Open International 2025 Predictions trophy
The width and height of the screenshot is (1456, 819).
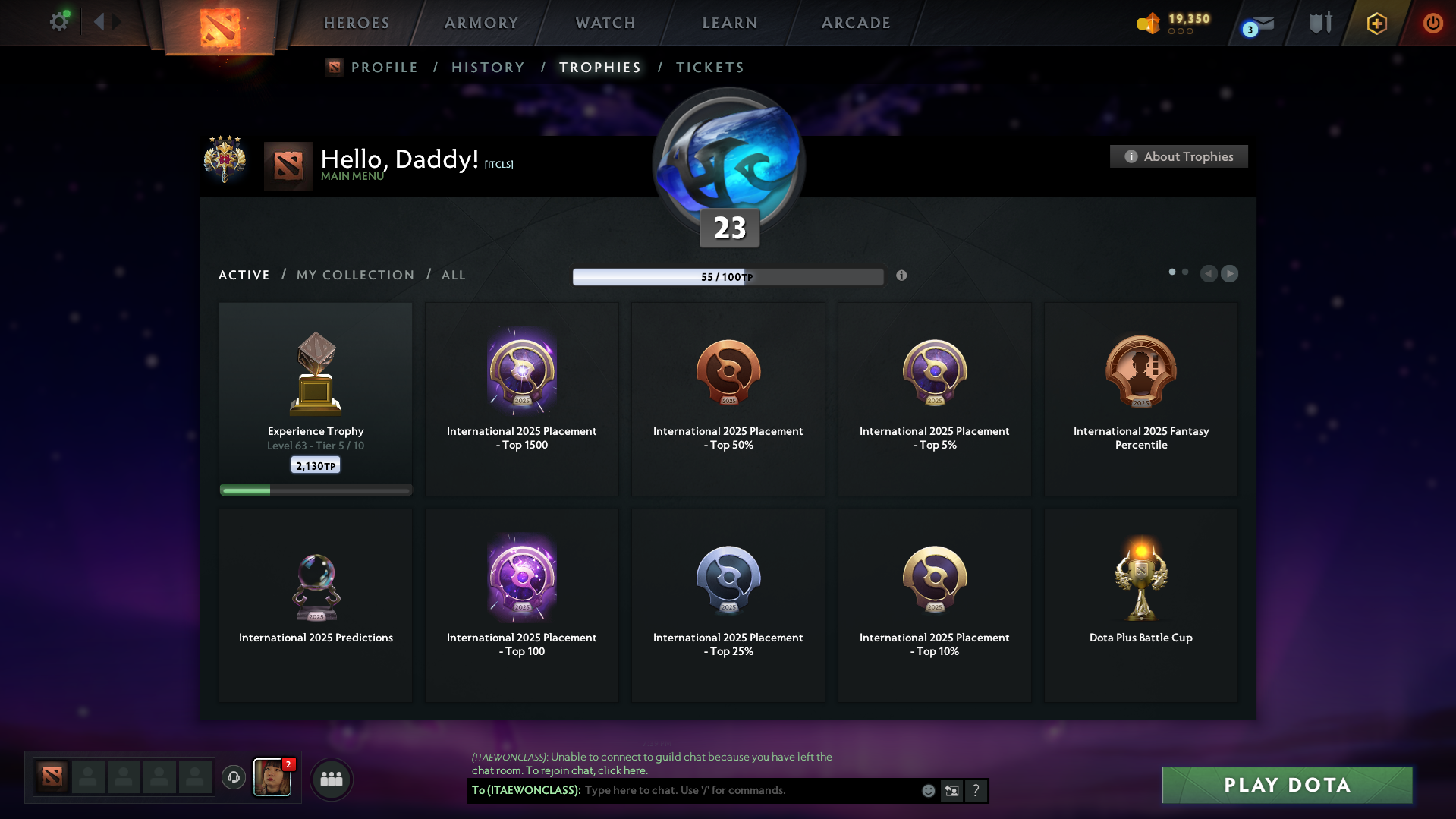316,605
